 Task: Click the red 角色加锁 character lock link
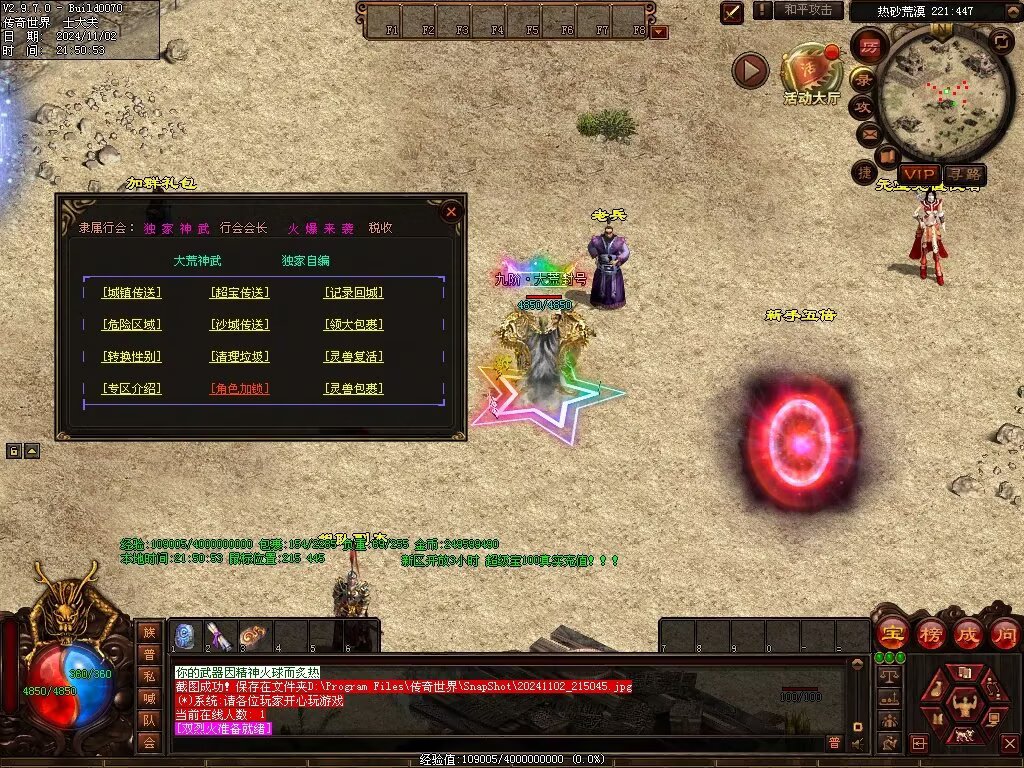tap(240, 389)
